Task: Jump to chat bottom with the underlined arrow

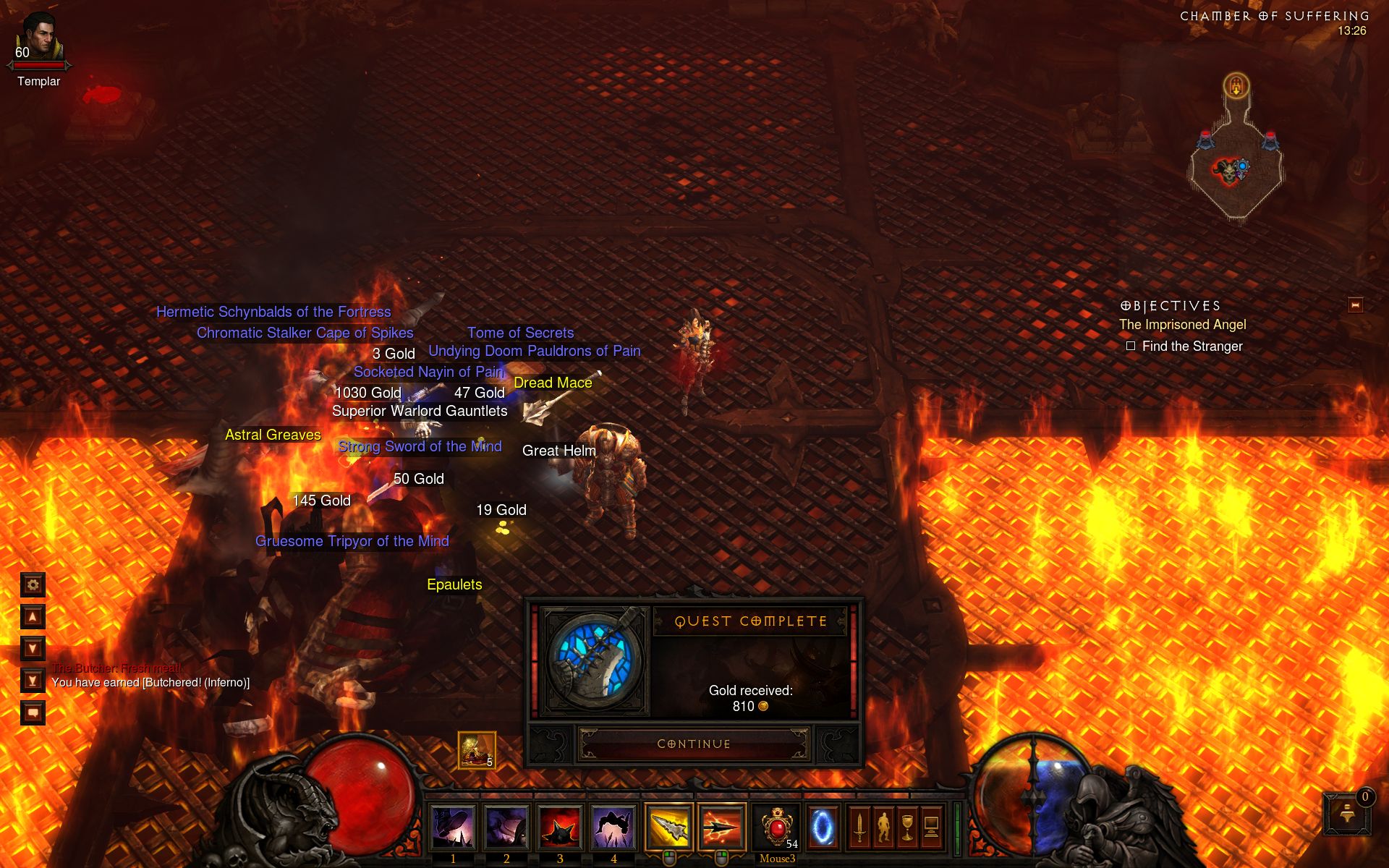Action: click(x=33, y=681)
